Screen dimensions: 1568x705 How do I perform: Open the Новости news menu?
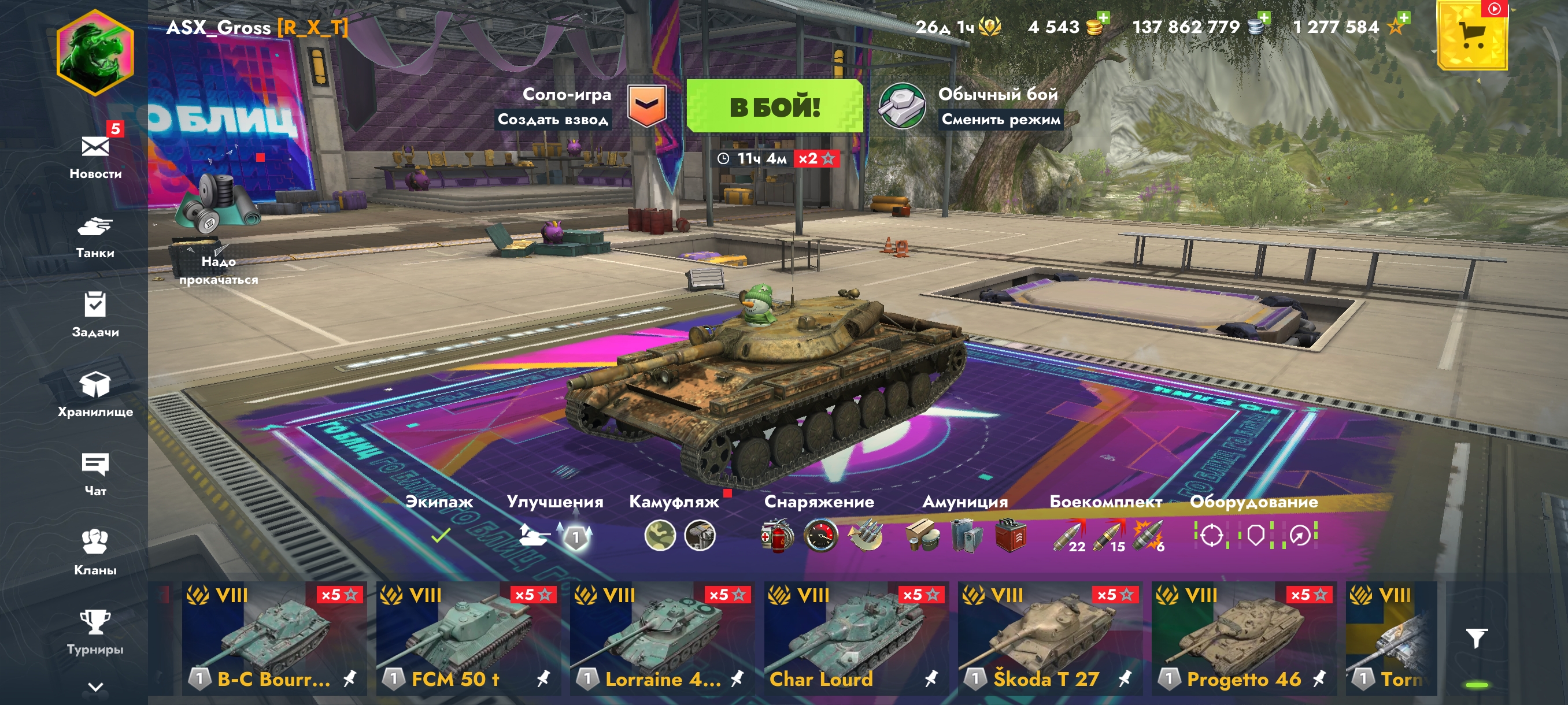click(95, 155)
